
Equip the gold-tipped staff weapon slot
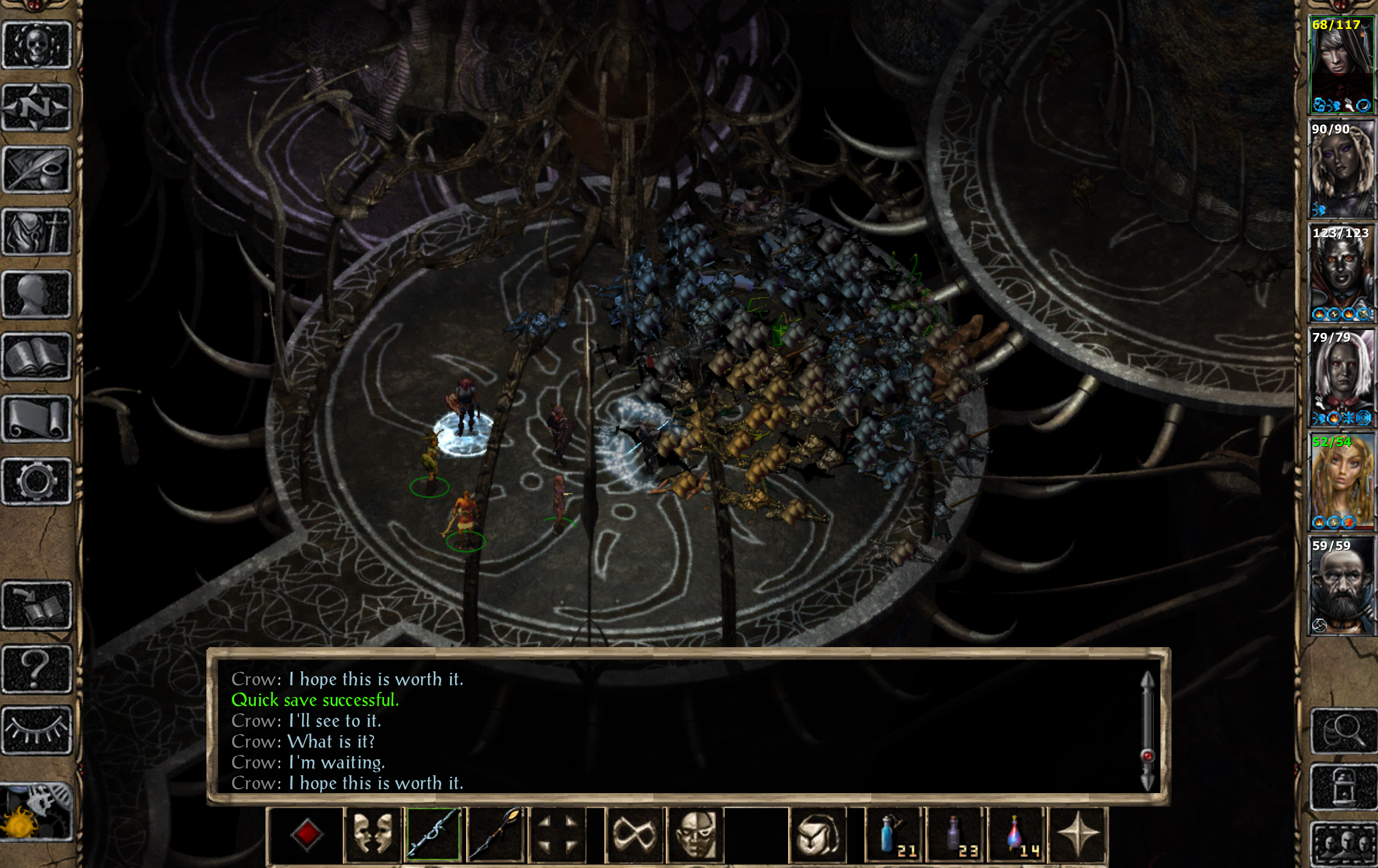pos(496,835)
